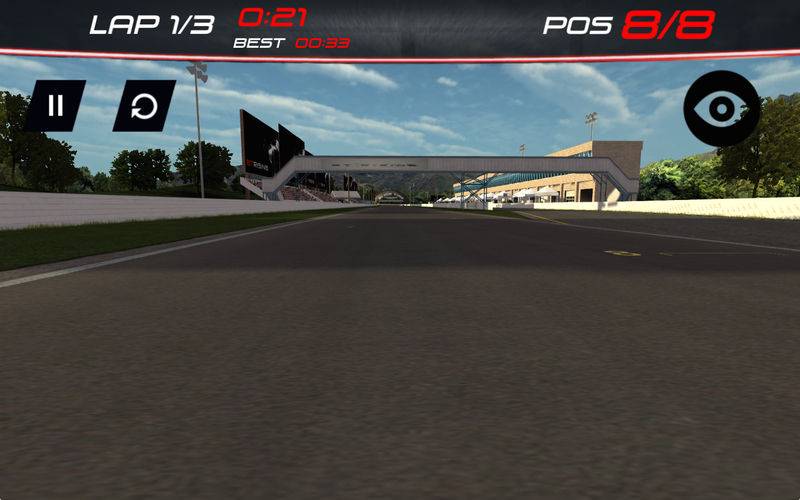Change camera view with the eye icon
Screen dimensions: 800x500
722,109
